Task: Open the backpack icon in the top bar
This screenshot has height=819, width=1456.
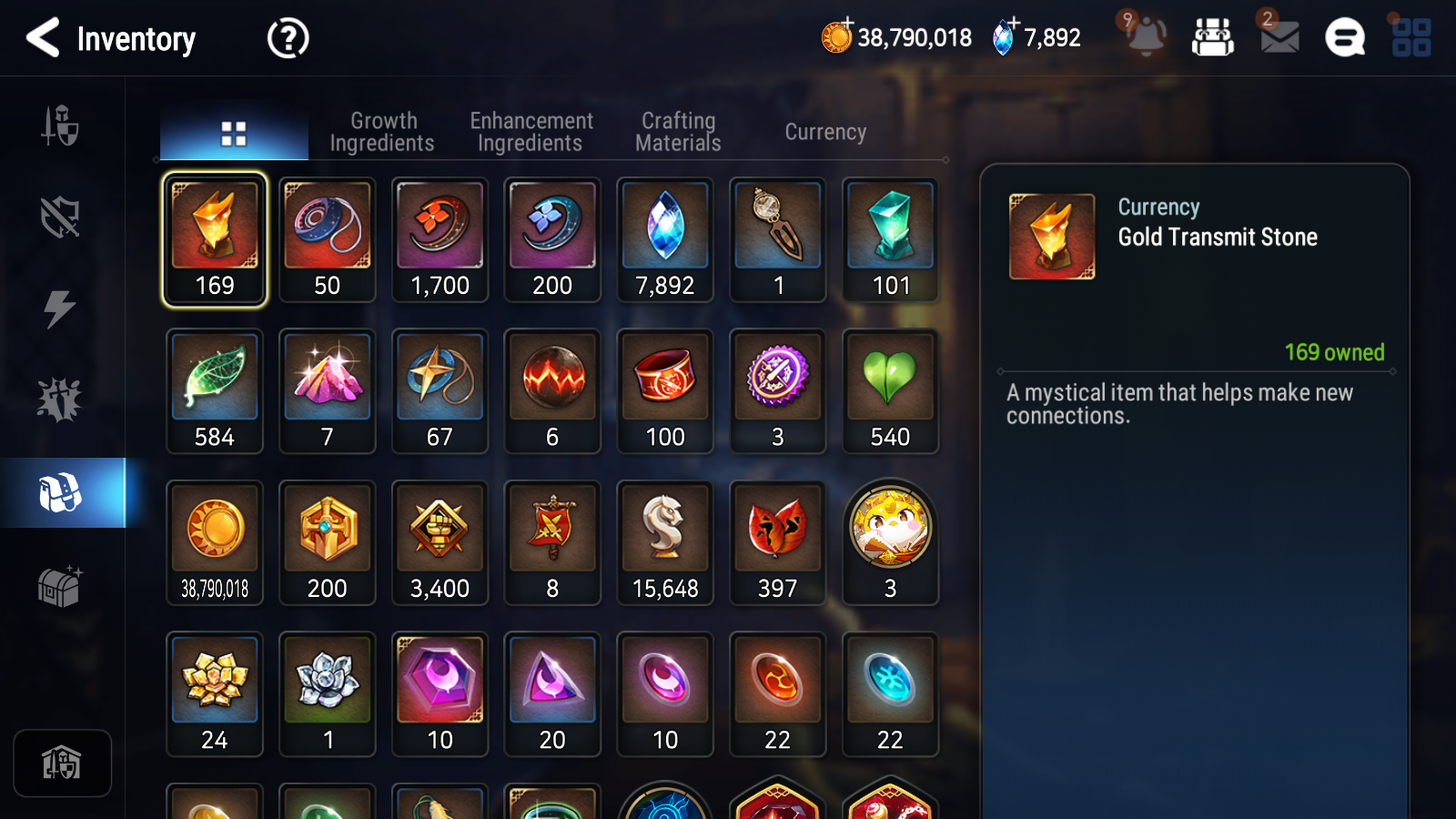Action: [x=1213, y=37]
